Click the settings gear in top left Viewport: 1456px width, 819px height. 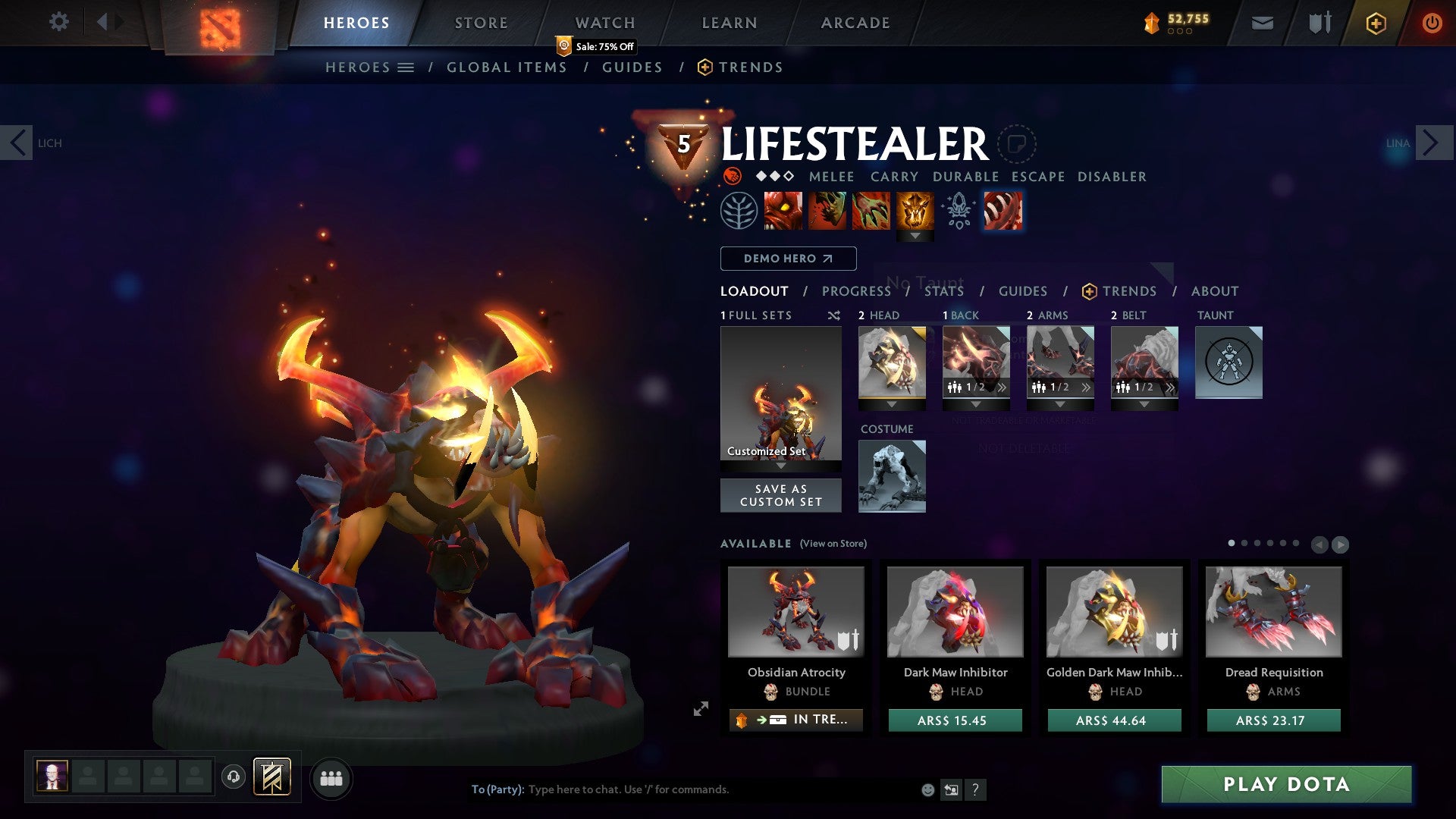[58, 22]
